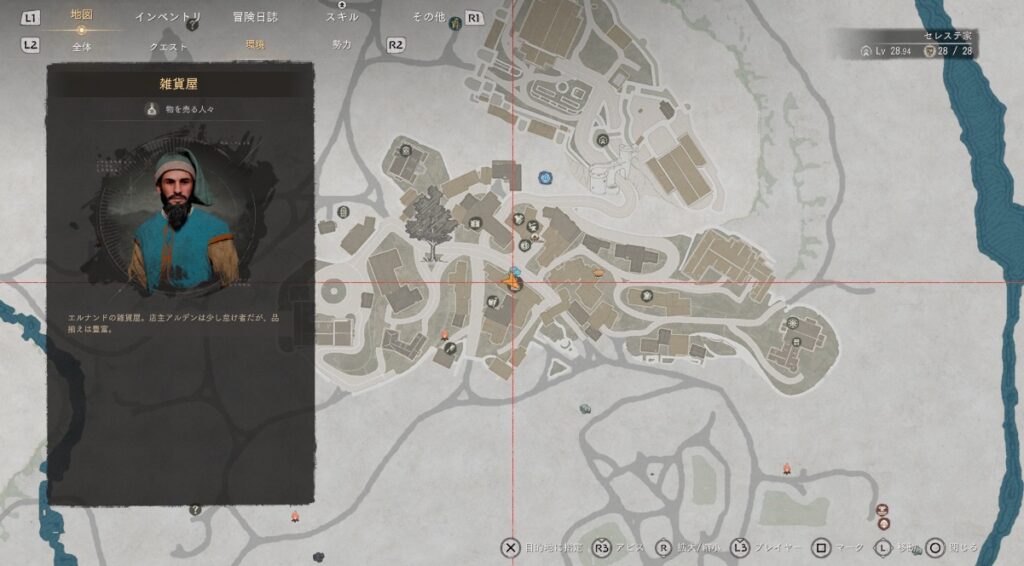This screenshot has height=566, width=1024.
Task: Open the その他 tab
Action: pyautogui.click(x=428, y=17)
